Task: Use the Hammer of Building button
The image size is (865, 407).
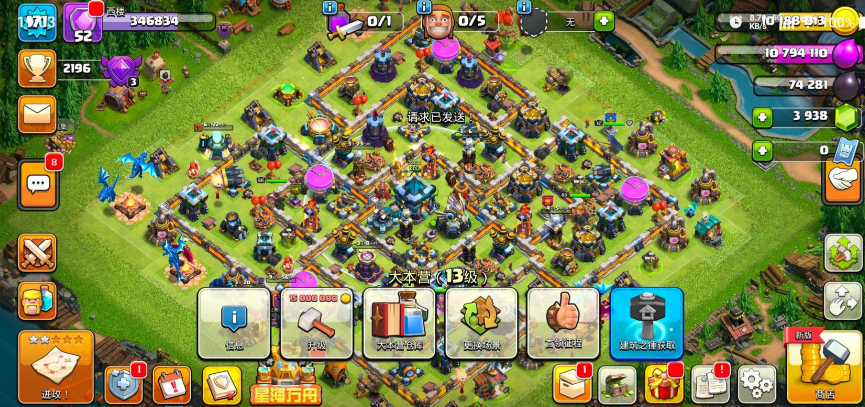Action: pyautogui.click(x=646, y=323)
